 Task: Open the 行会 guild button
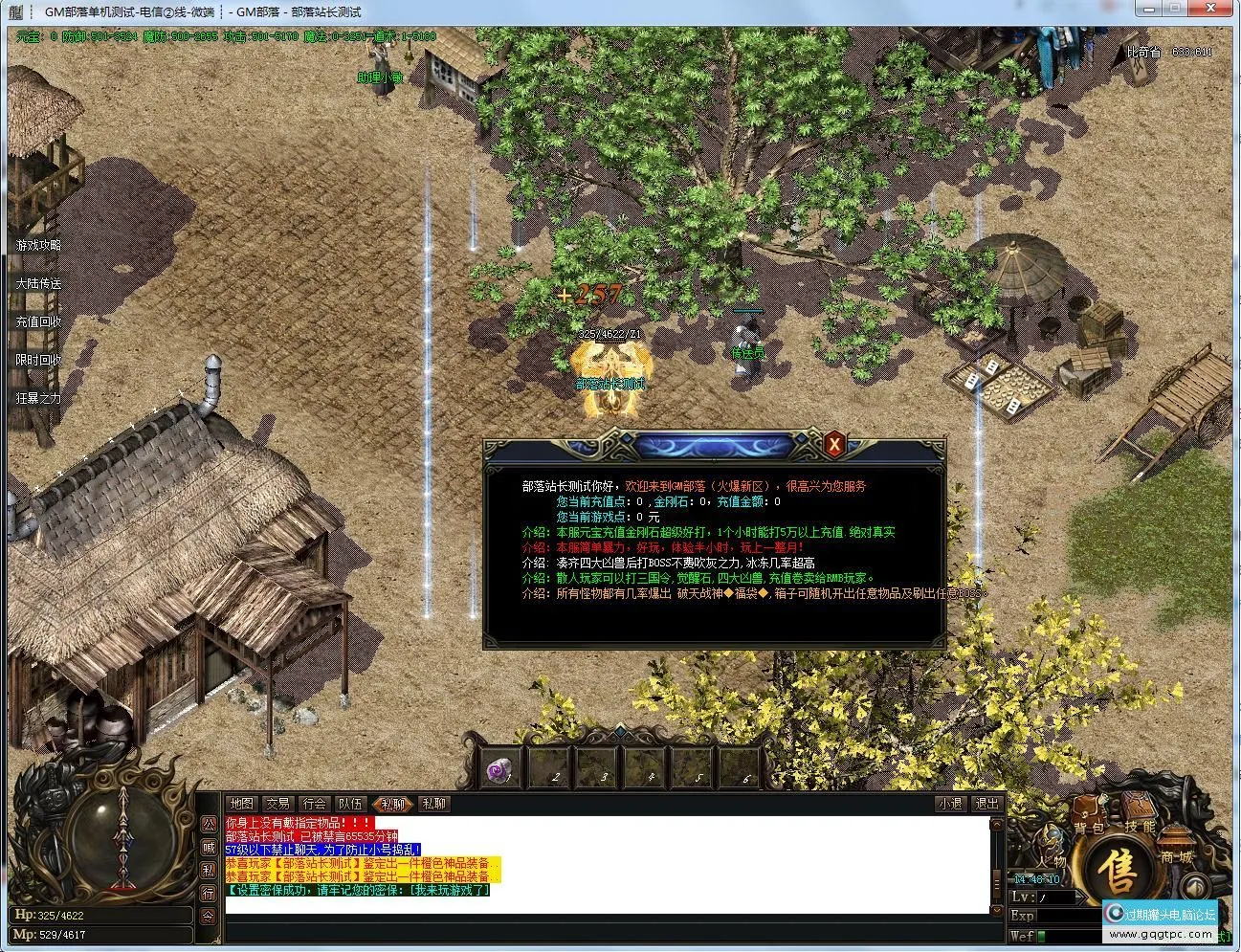[x=315, y=804]
